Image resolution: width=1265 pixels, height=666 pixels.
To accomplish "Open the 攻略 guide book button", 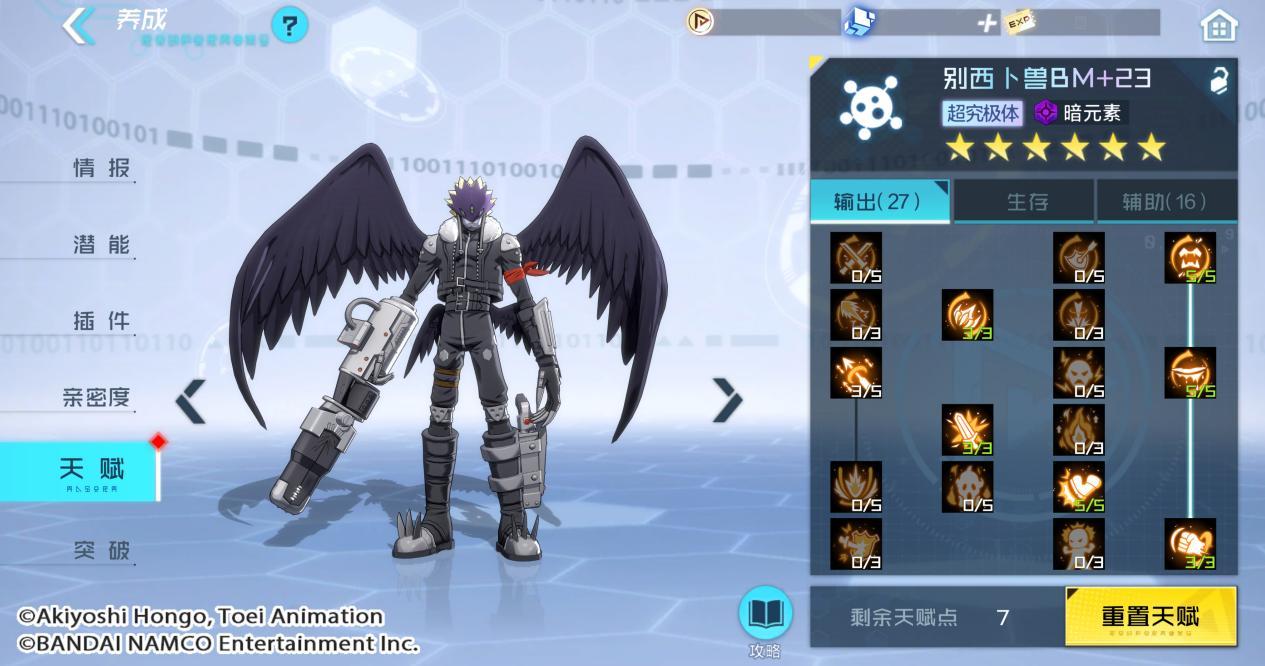I will point(765,615).
